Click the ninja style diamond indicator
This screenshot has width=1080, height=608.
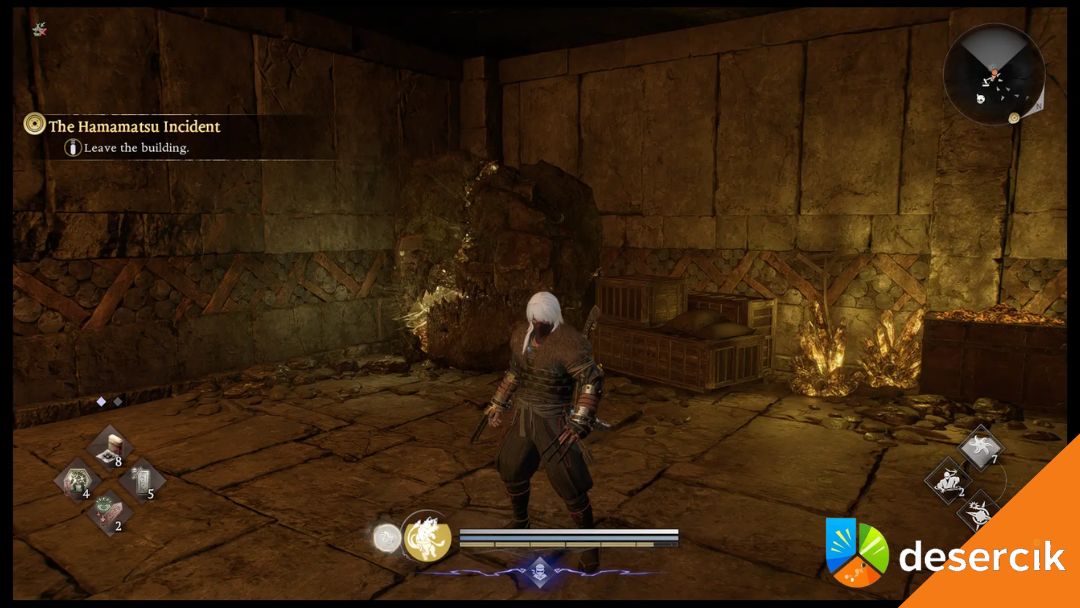[540, 566]
